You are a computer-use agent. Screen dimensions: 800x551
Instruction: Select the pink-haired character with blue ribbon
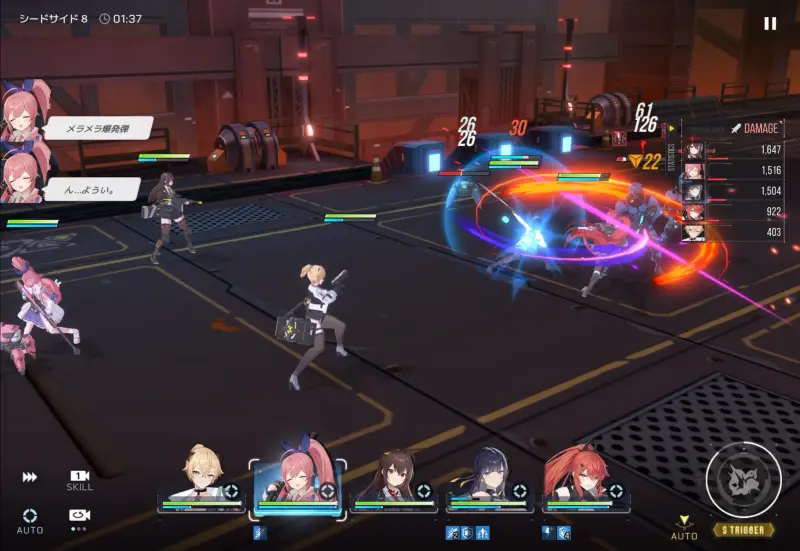(x=297, y=478)
